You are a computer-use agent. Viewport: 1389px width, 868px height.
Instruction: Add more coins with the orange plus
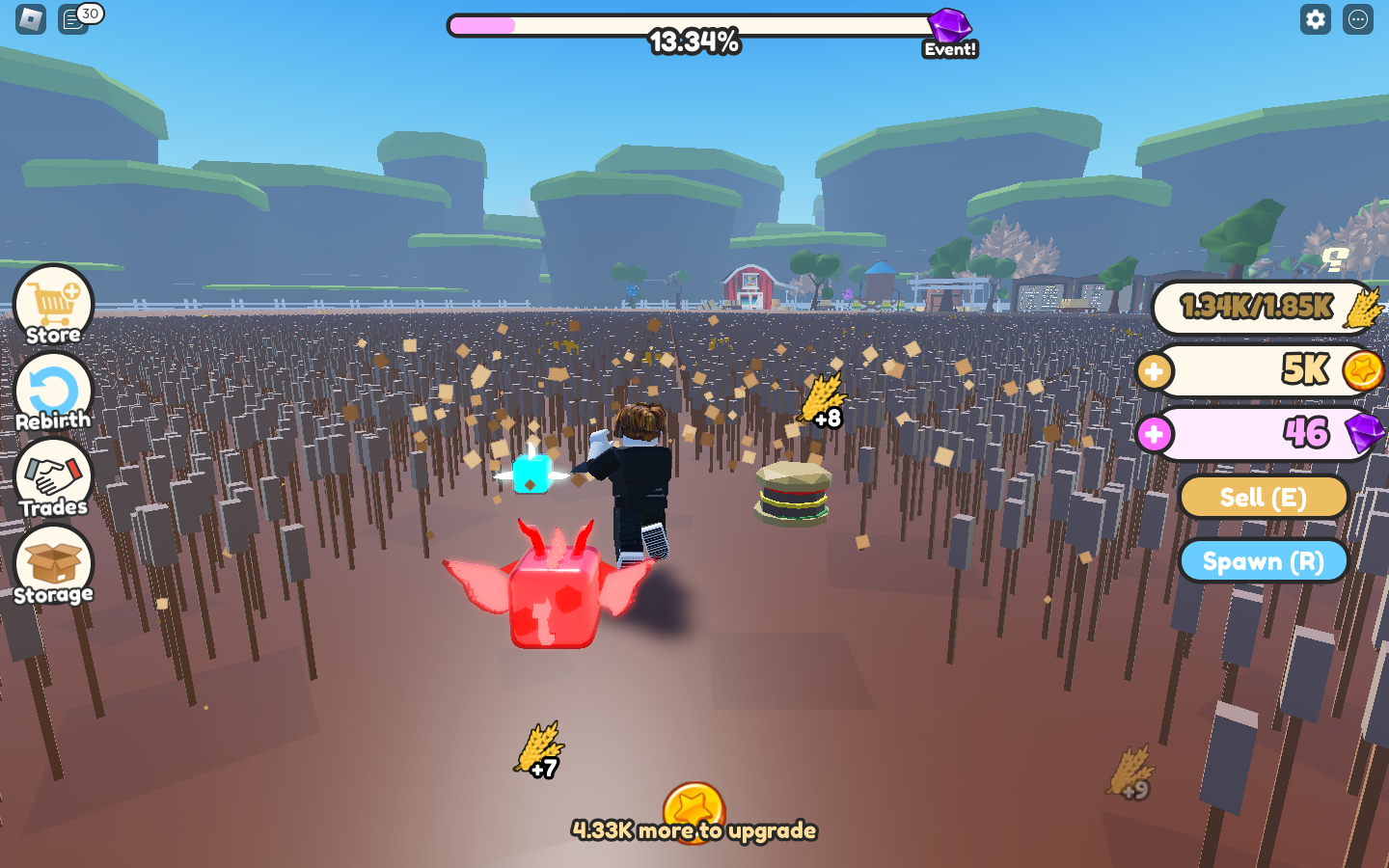click(1154, 371)
